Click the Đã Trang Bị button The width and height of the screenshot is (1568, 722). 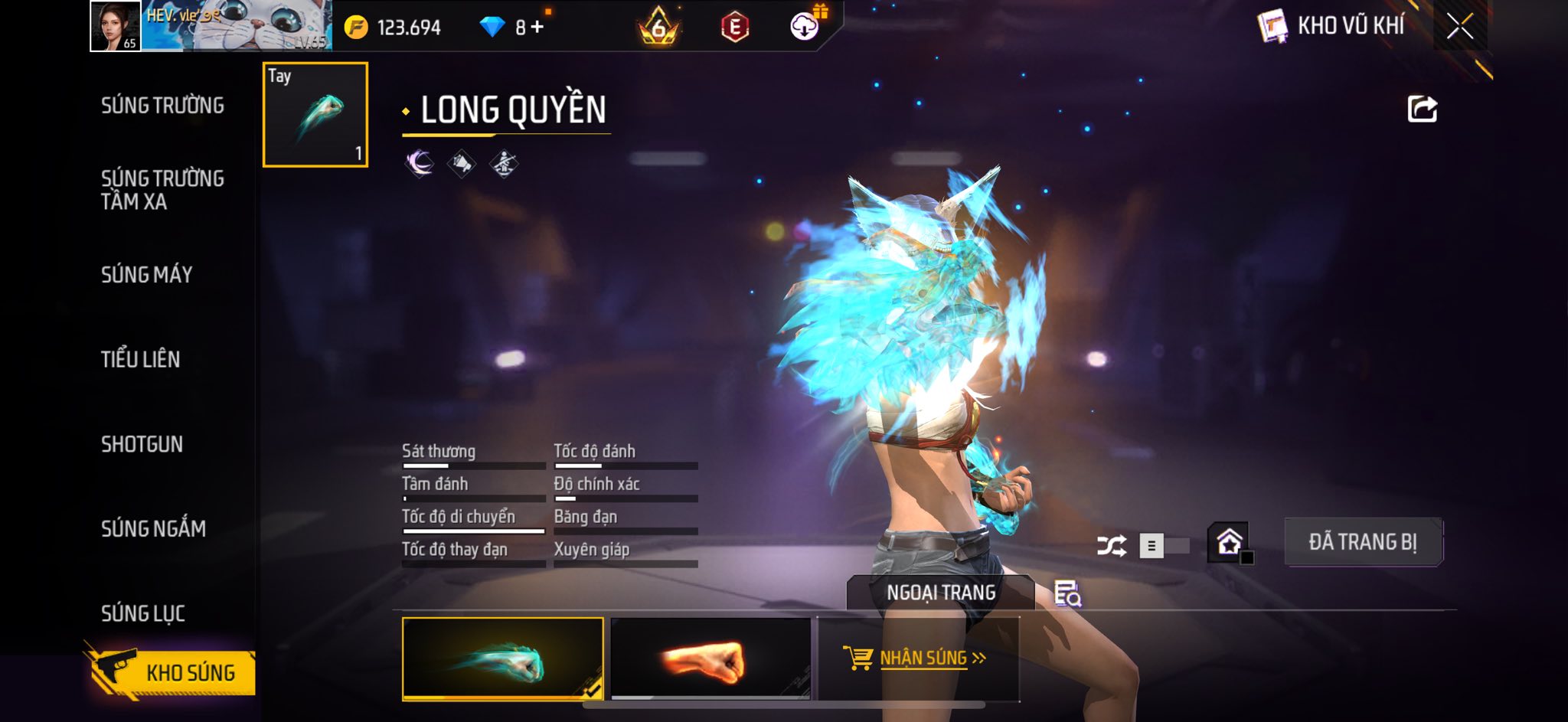pyautogui.click(x=1363, y=542)
